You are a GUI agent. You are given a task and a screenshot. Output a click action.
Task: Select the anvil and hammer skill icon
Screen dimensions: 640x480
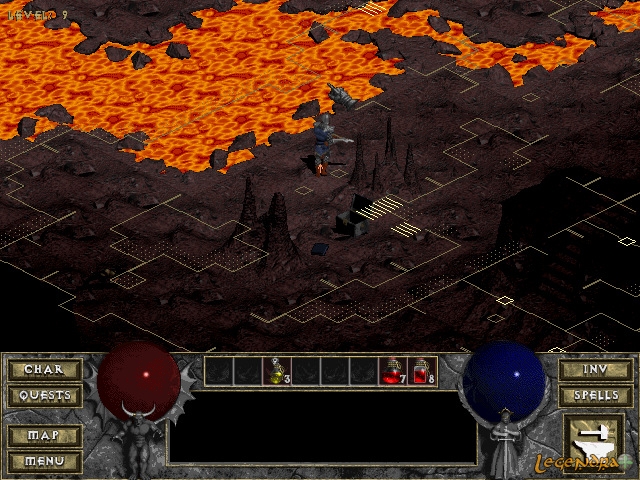pos(594,437)
